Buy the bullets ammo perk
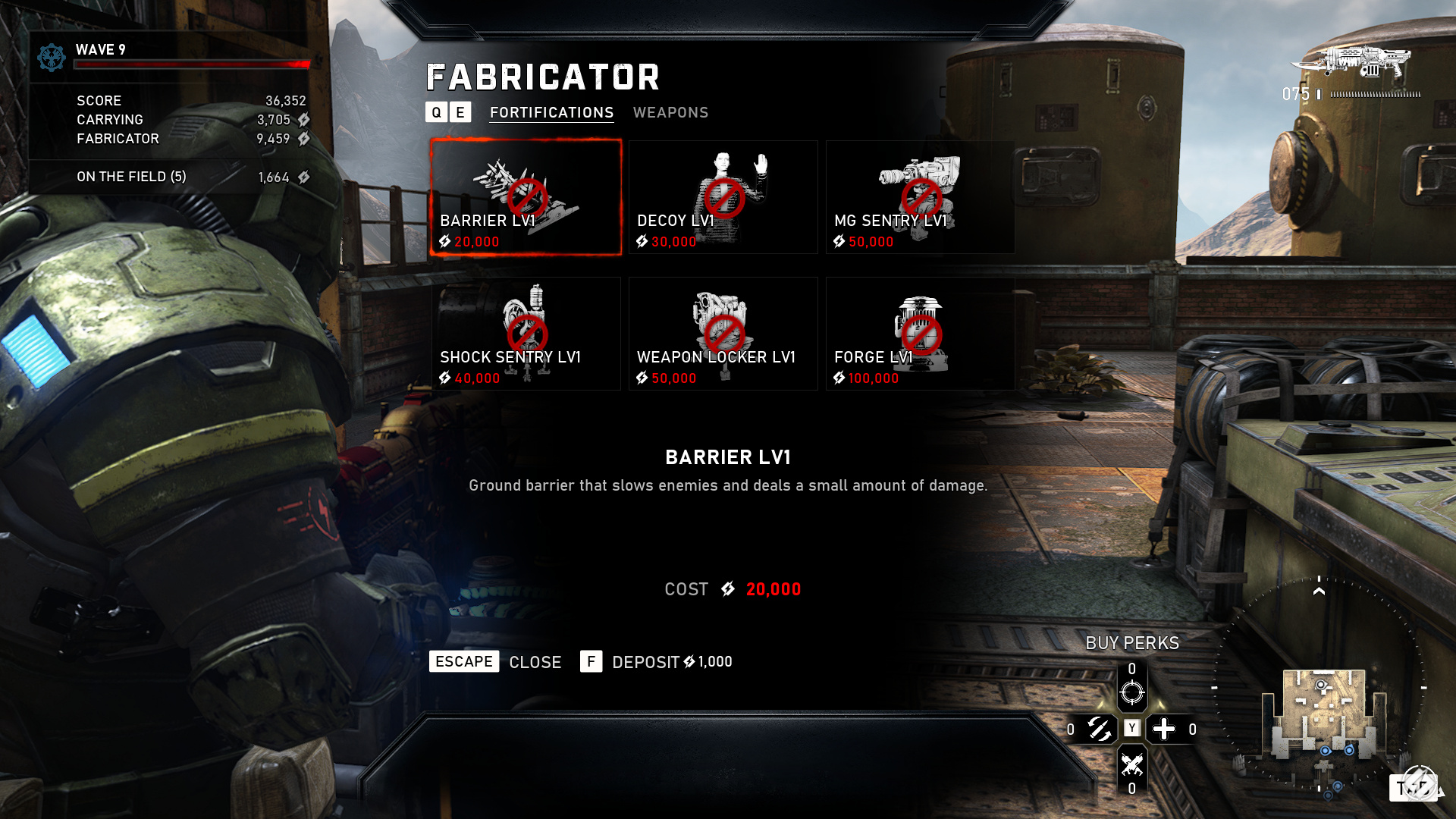Screen dimensions: 1456x819 pyautogui.click(x=1099, y=730)
